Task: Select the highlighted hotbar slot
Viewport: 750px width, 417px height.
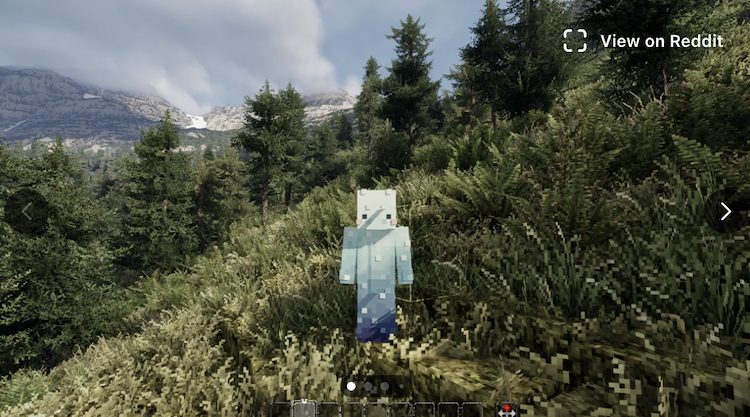Action: 304,409
